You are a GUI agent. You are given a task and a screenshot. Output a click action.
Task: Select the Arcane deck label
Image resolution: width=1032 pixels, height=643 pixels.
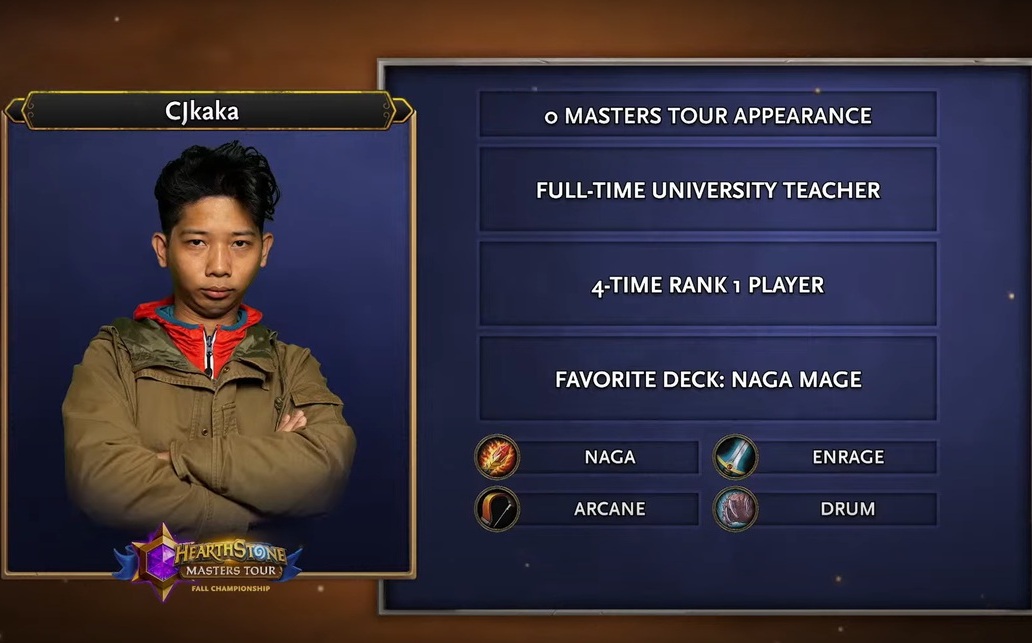[x=609, y=509]
